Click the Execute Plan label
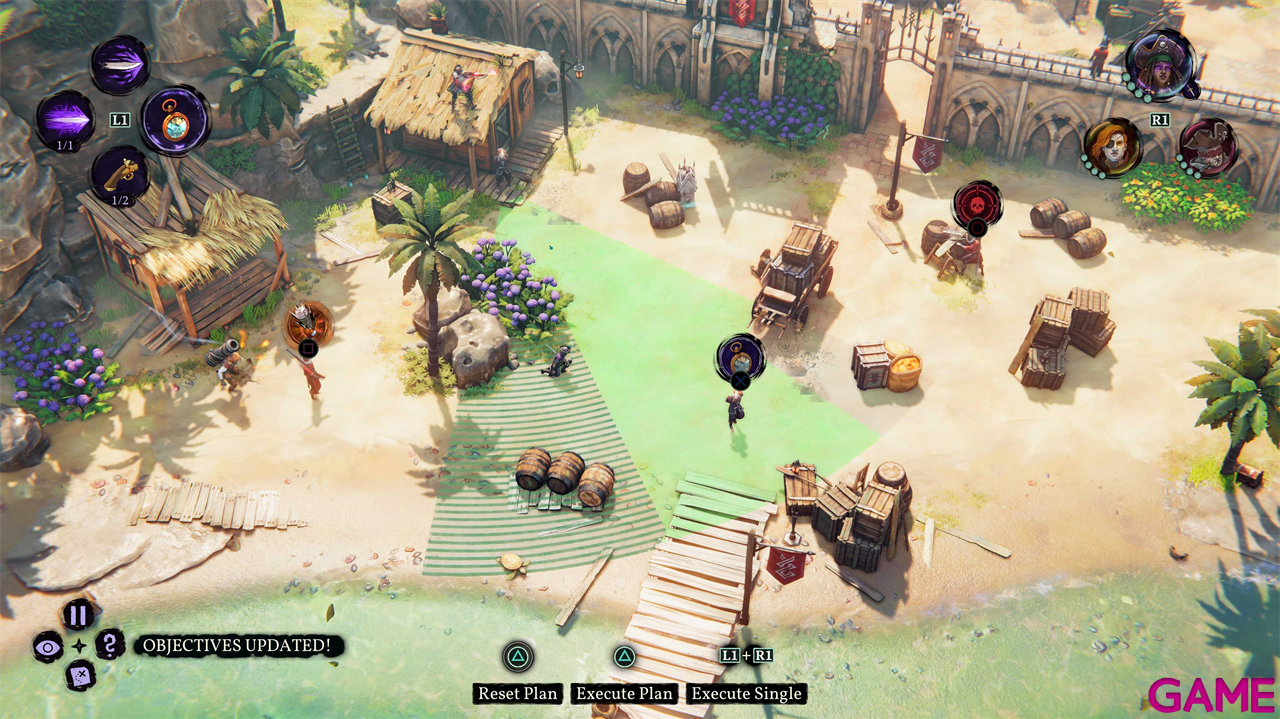The height and width of the screenshot is (719, 1280). [x=625, y=693]
